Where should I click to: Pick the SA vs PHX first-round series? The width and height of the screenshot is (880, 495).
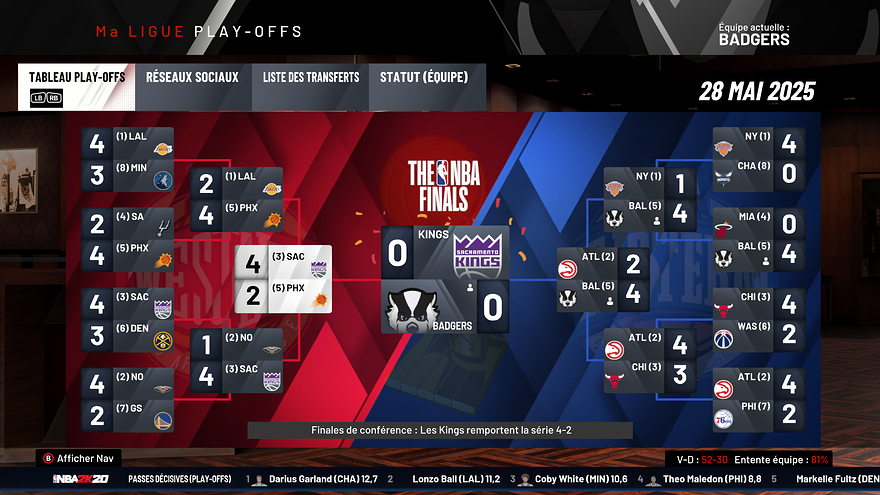(x=128, y=241)
